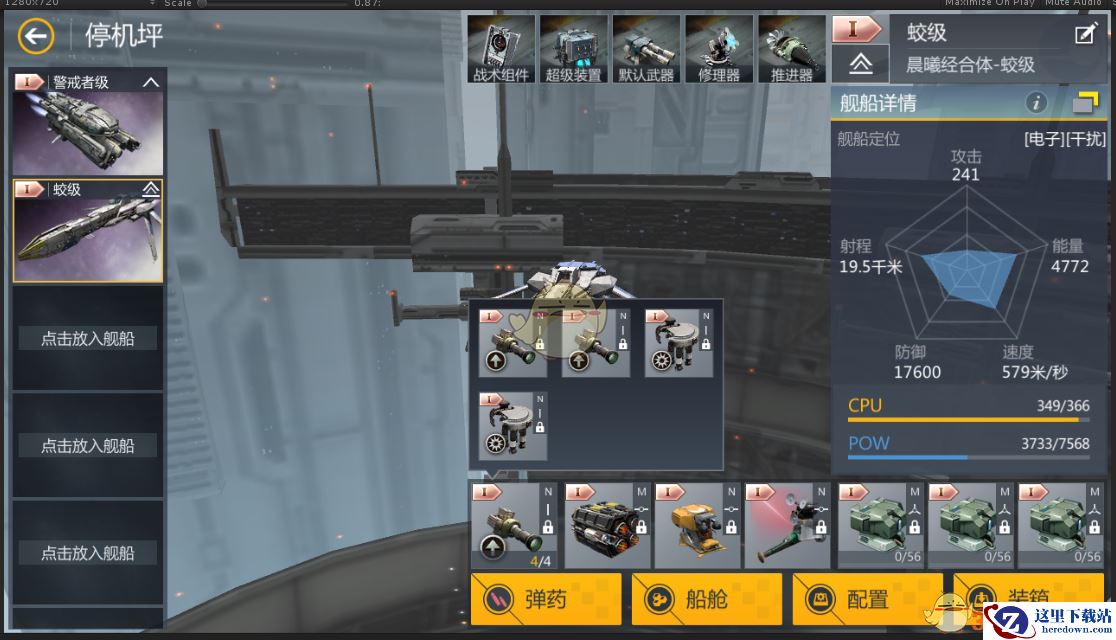Go back using the arrow beside 停机坪
The image size is (1116, 640).
36,38
